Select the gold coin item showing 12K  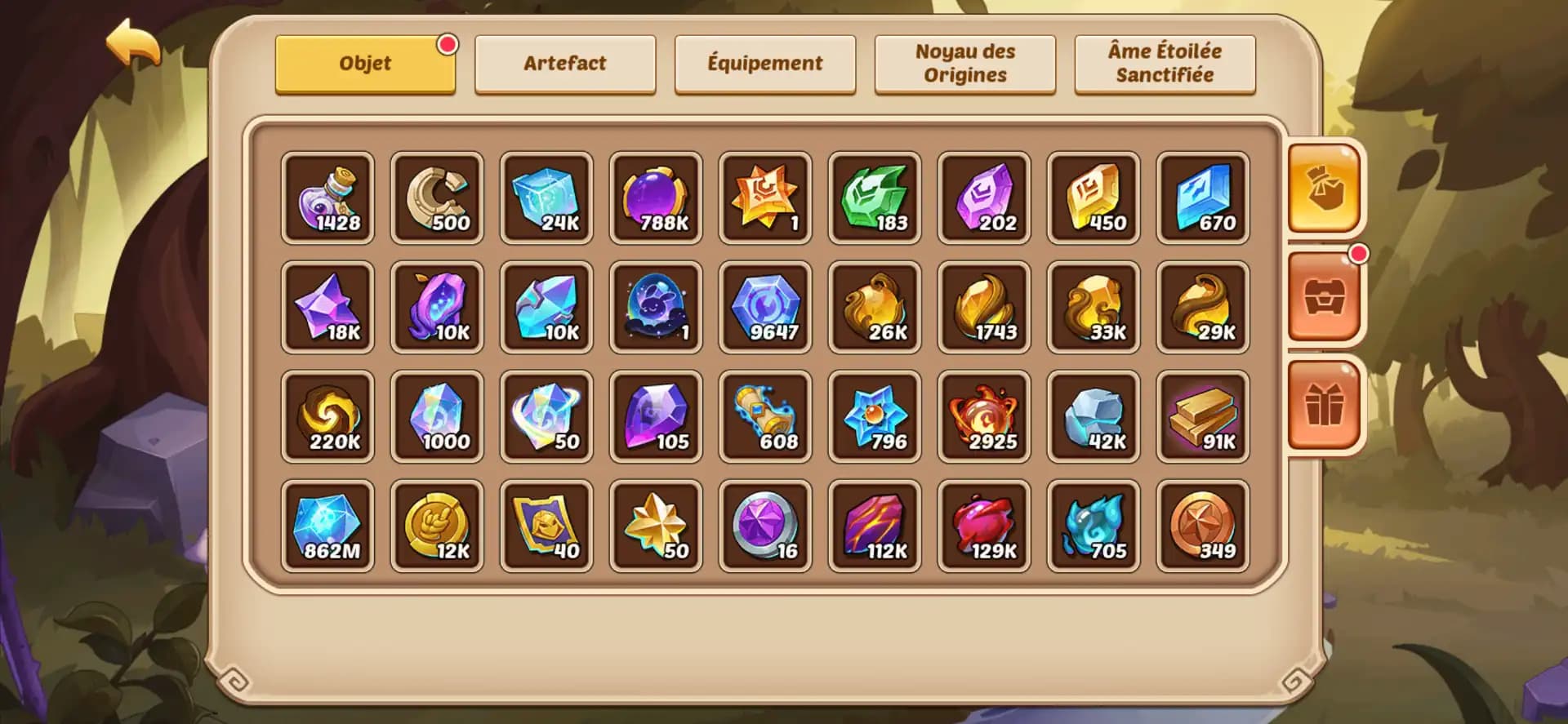437,526
